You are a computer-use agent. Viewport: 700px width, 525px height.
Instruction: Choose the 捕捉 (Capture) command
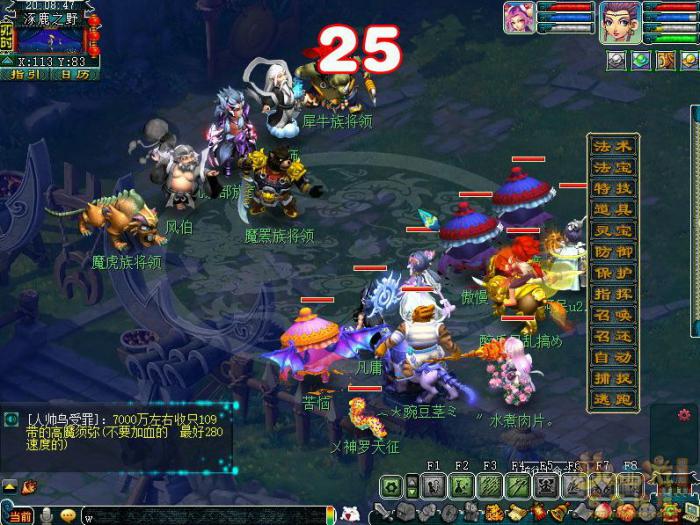(x=613, y=378)
